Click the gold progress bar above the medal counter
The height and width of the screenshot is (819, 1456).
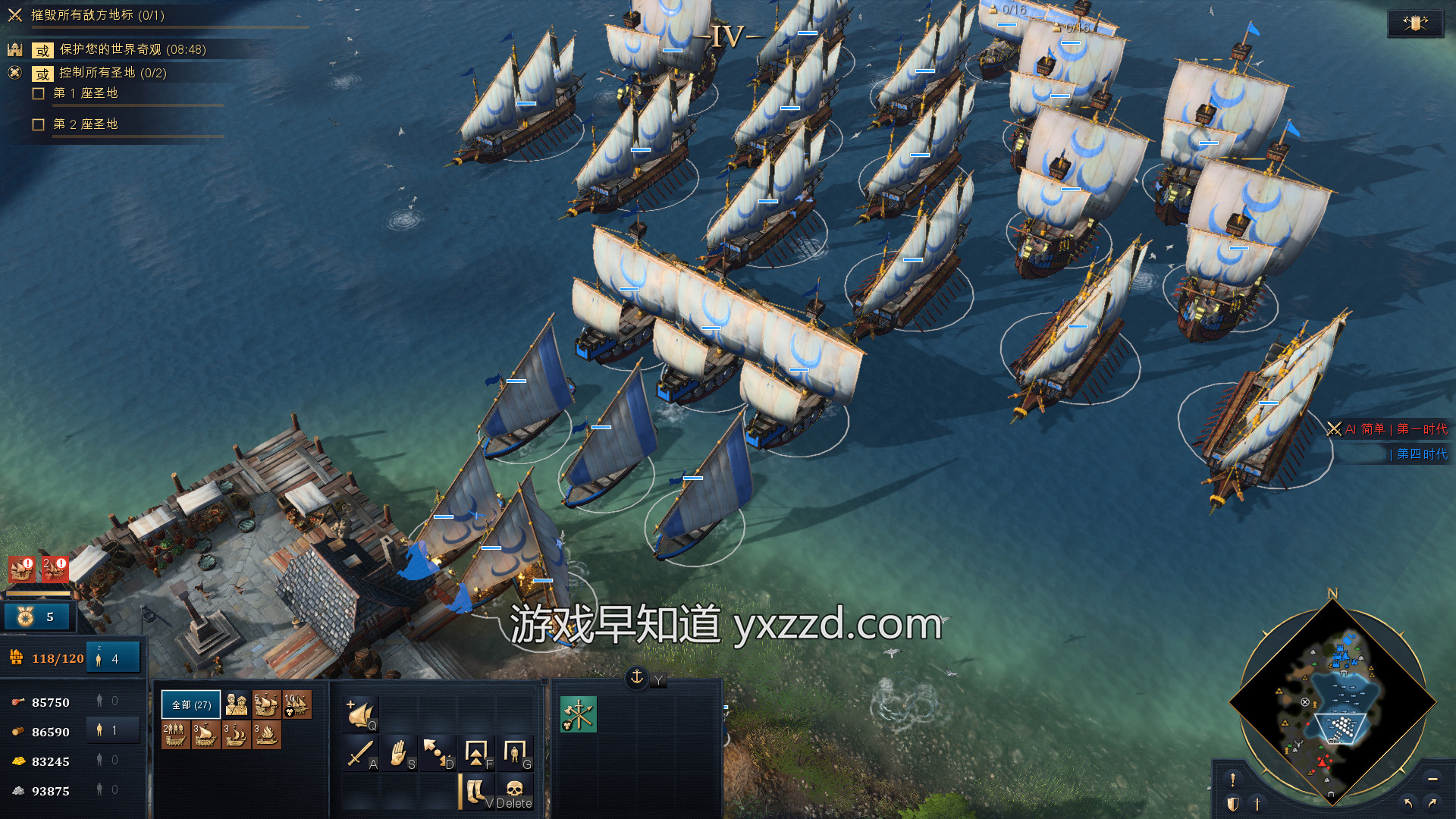coord(38,593)
